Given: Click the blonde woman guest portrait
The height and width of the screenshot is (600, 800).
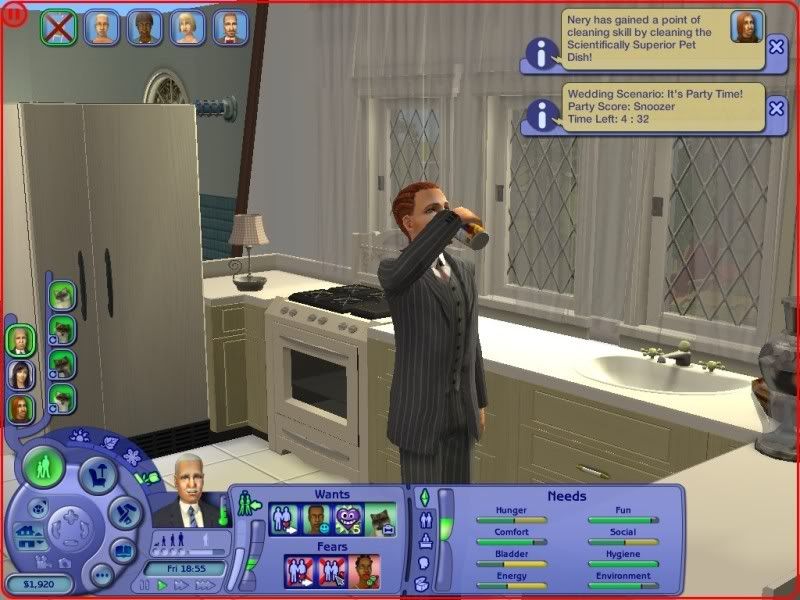Looking at the screenshot, I should tap(188, 27).
